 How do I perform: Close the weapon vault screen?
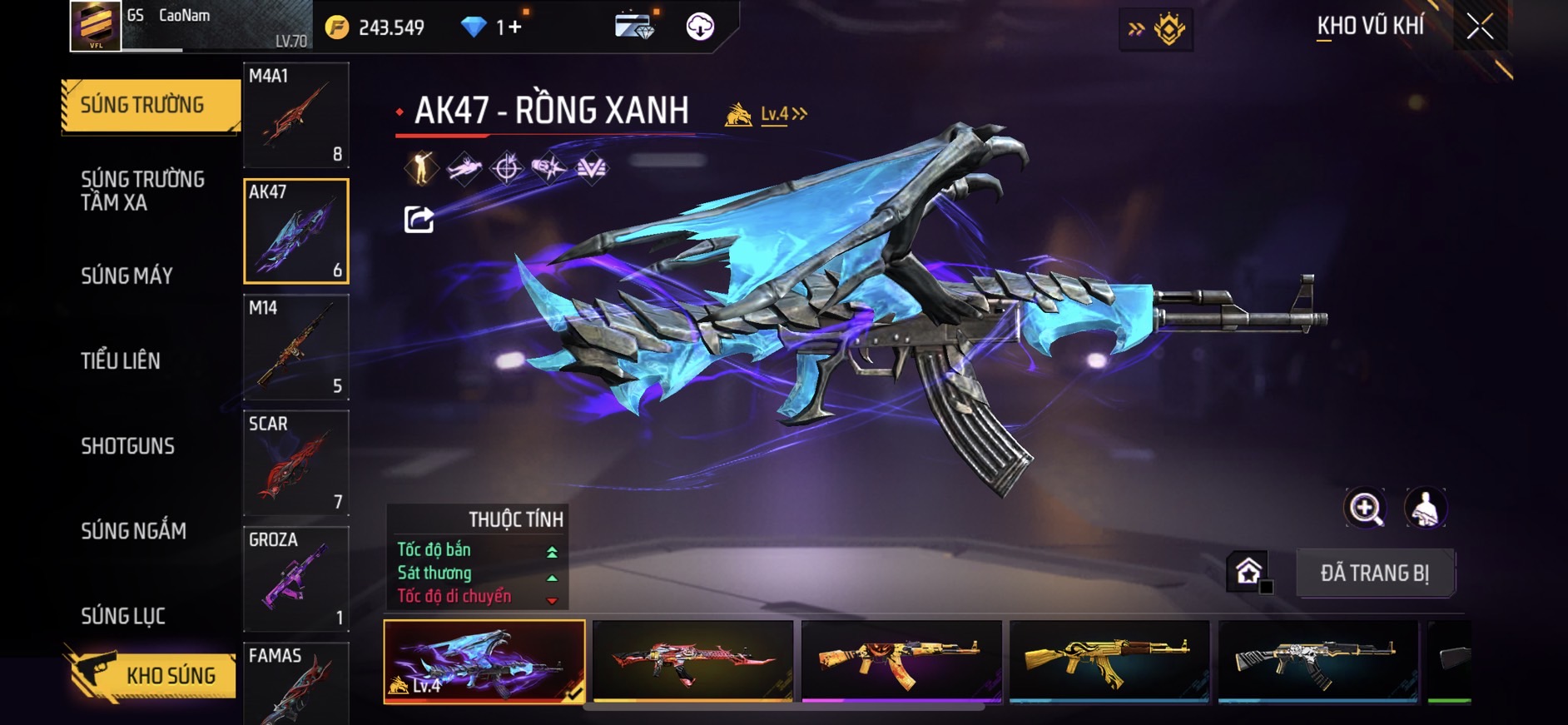point(1480,27)
